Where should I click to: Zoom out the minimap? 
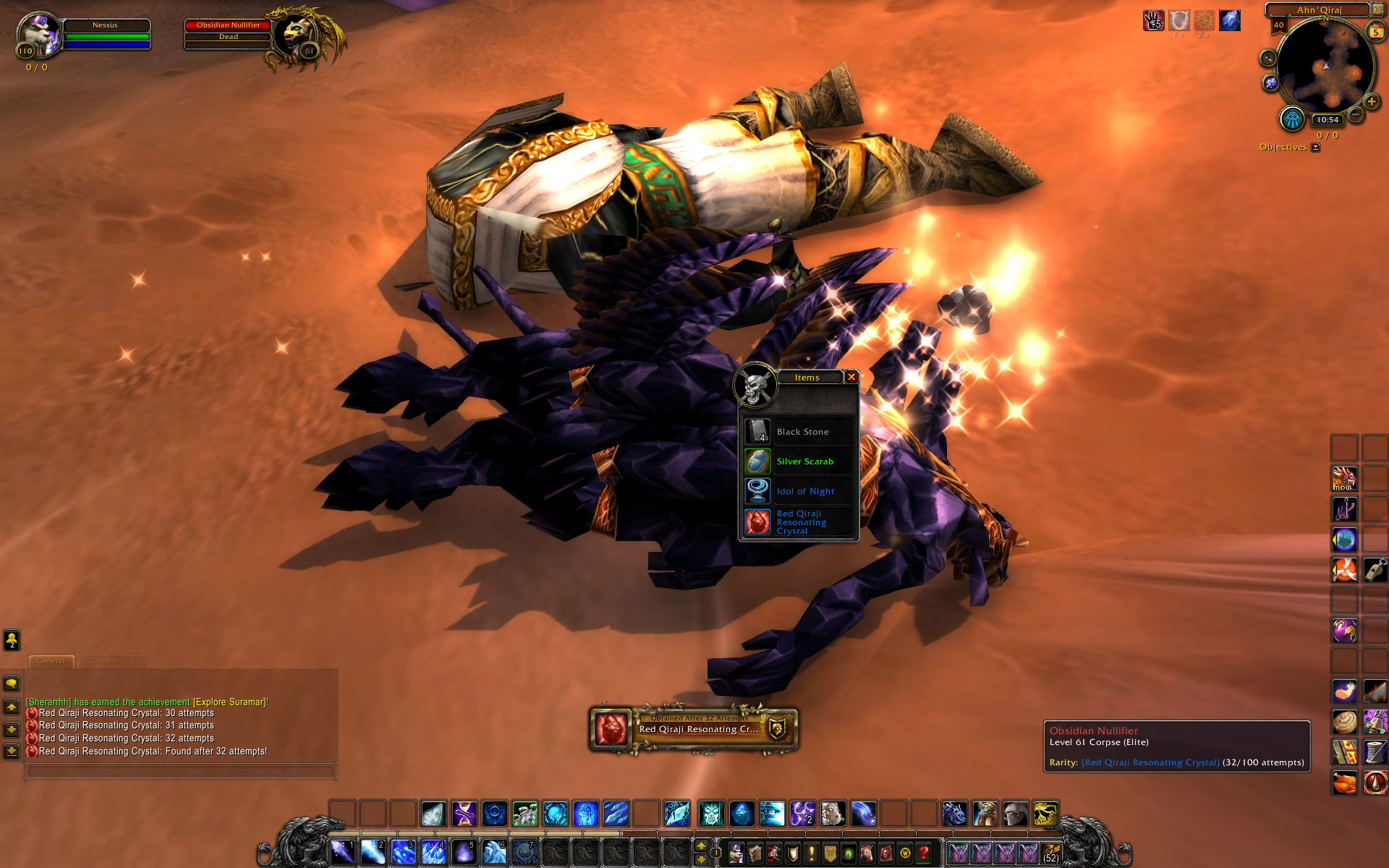click(1356, 114)
